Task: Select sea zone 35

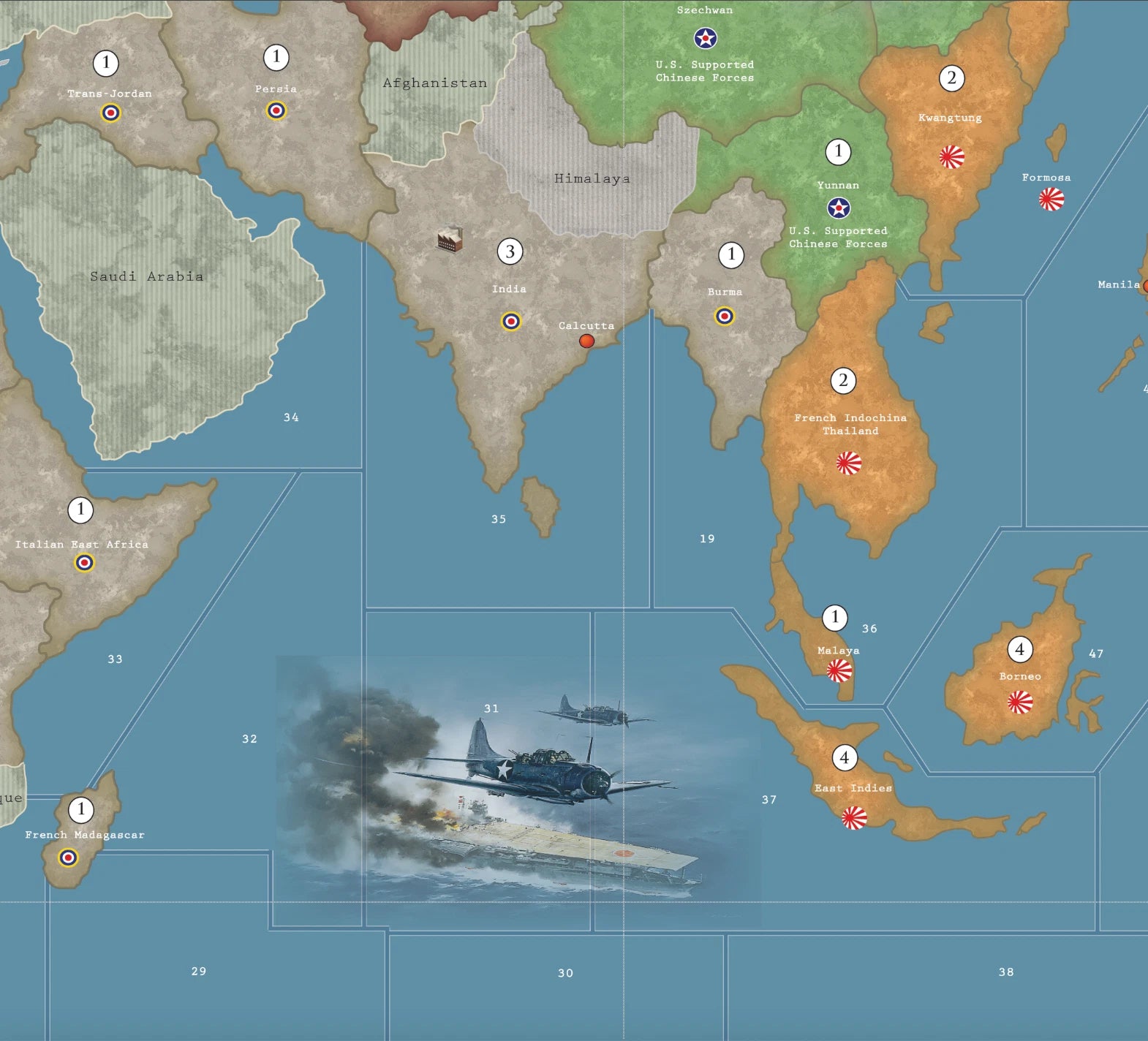Action: point(499,519)
